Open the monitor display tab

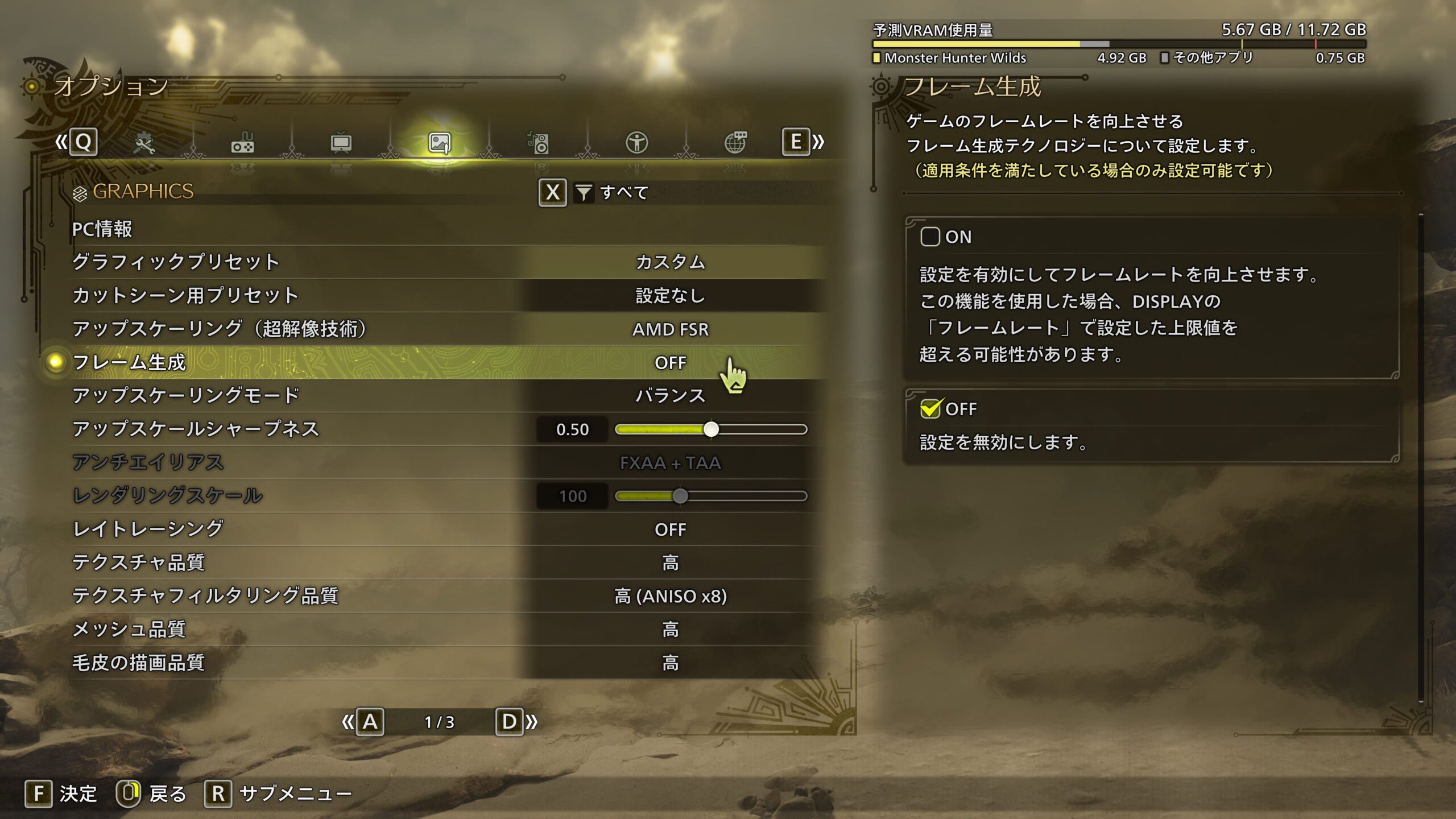click(341, 143)
